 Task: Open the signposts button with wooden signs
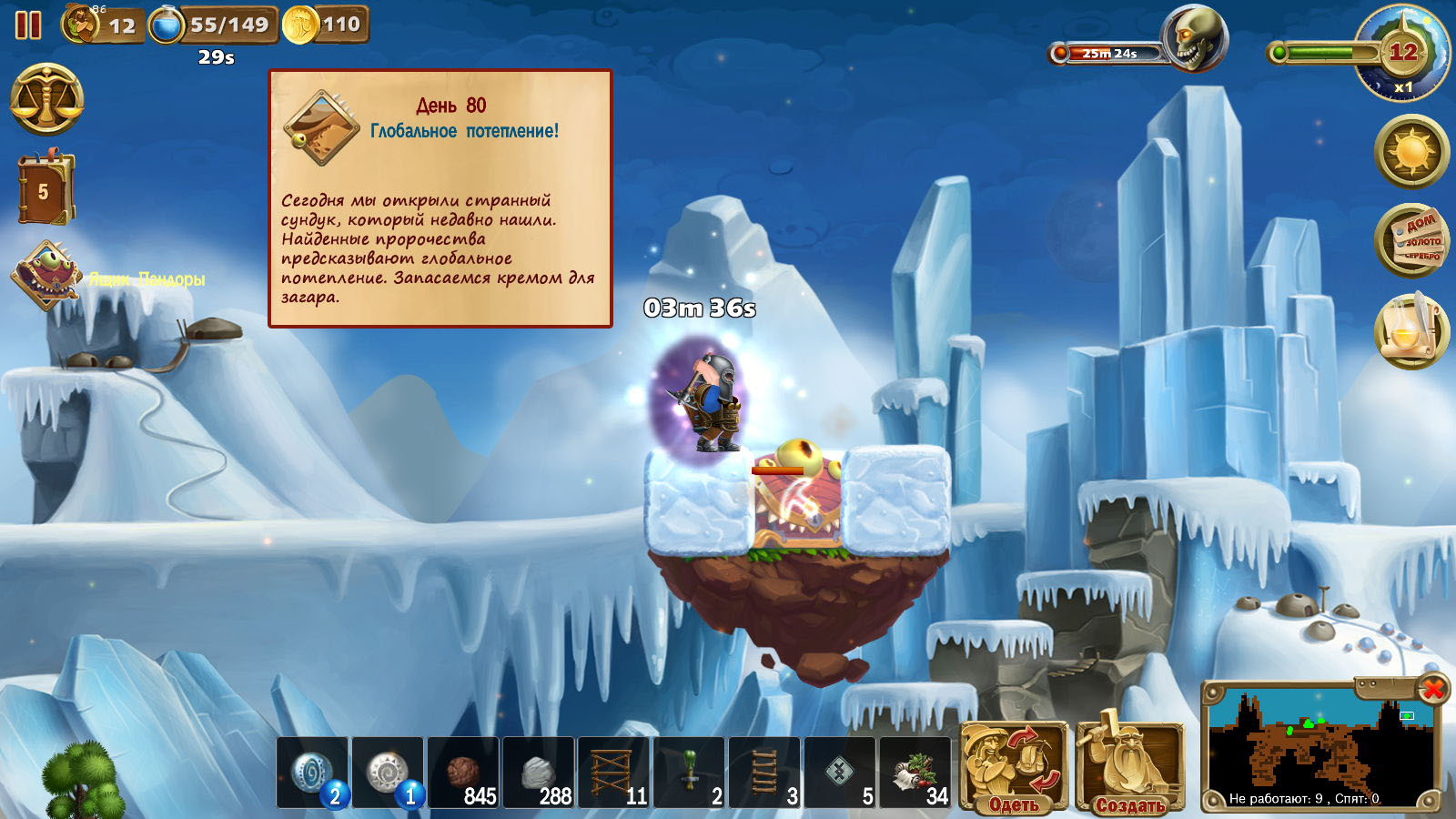tap(1410, 241)
